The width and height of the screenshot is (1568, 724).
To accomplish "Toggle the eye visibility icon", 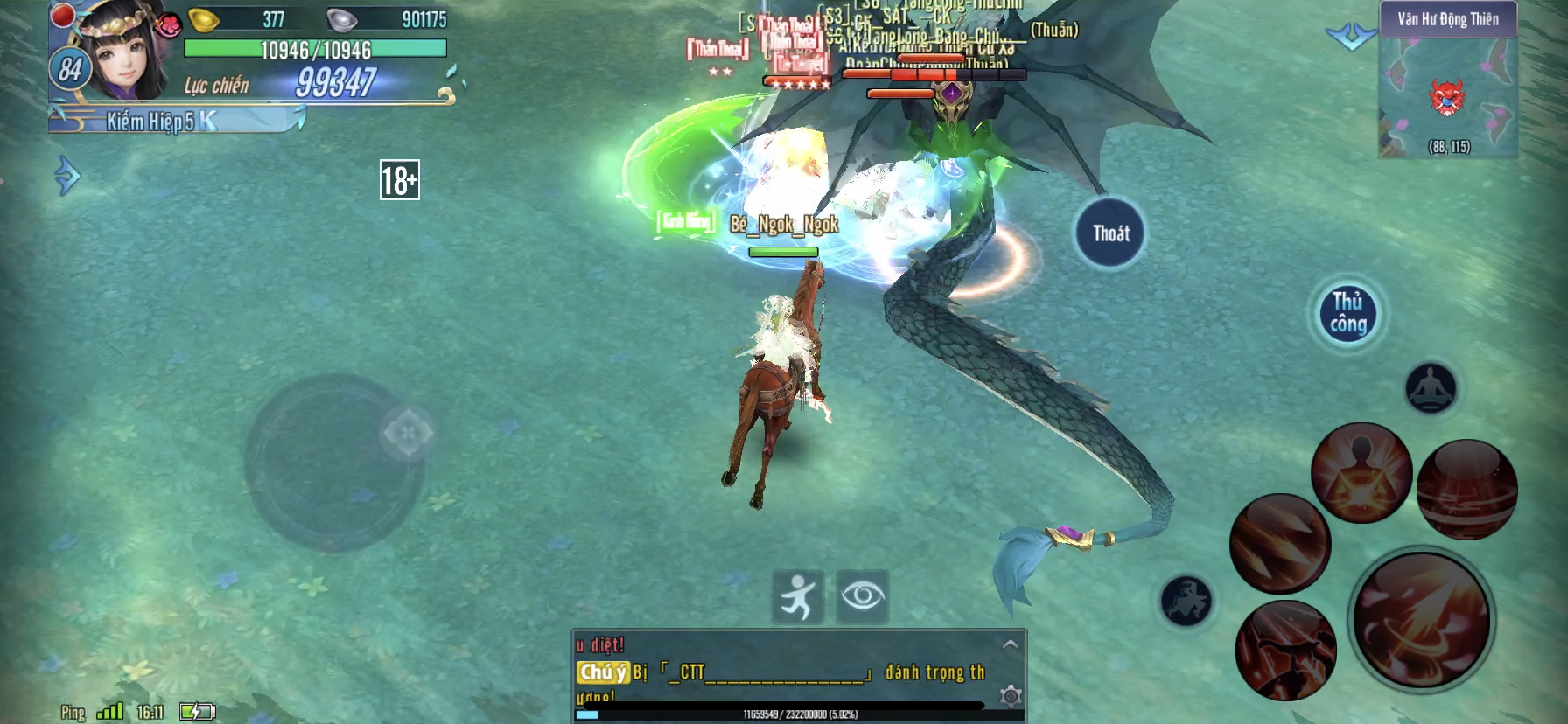I will (x=863, y=597).
